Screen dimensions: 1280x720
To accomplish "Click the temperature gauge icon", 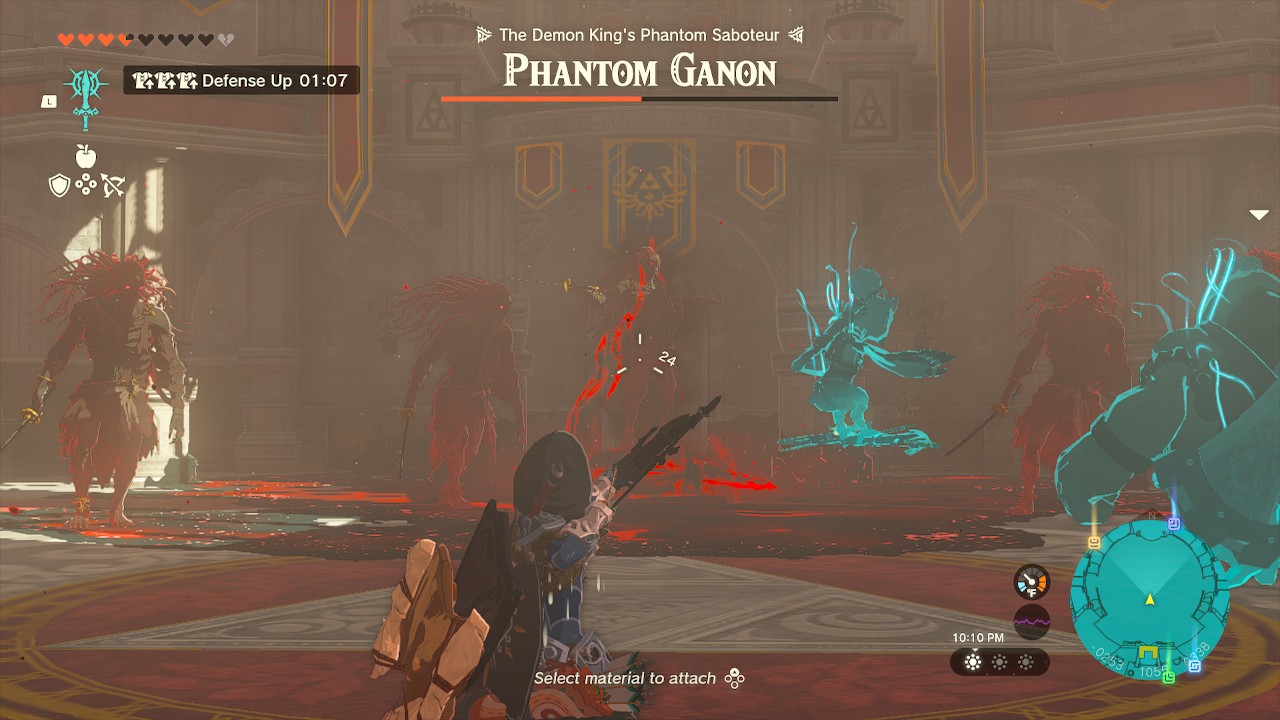I will [x=1031, y=582].
